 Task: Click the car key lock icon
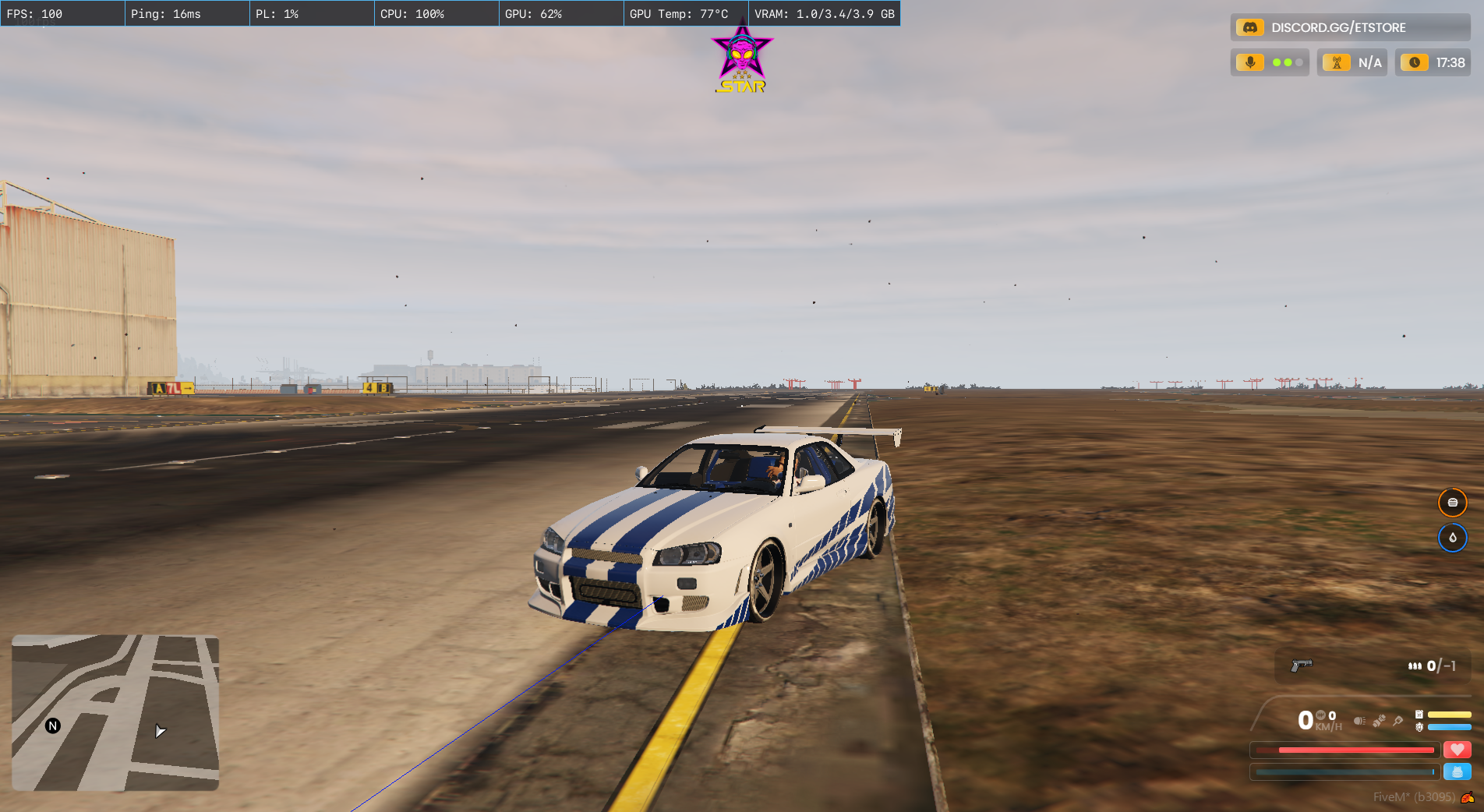[1398, 721]
